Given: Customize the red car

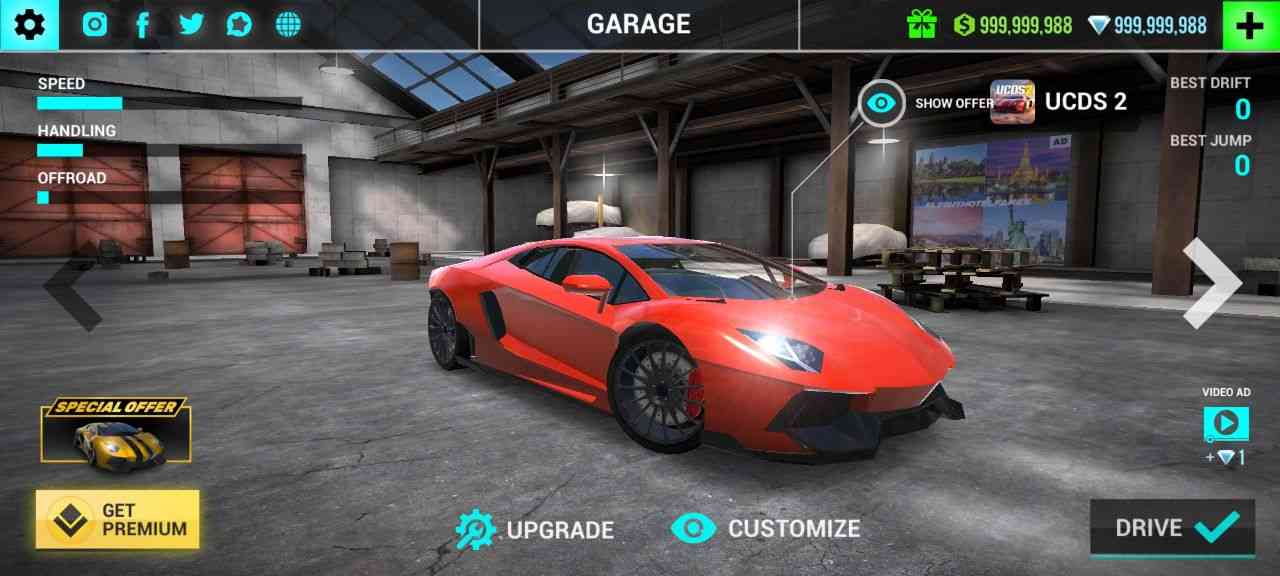Looking at the screenshot, I should (x=766, y=528).
